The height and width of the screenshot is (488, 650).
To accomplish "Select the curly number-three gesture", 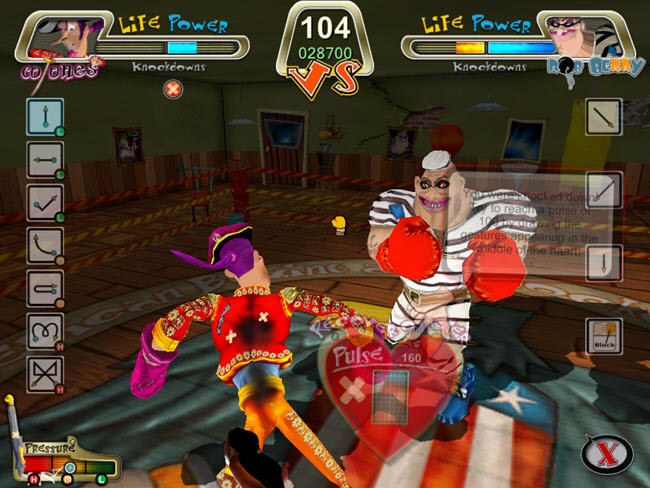I will tap(45, 330).
